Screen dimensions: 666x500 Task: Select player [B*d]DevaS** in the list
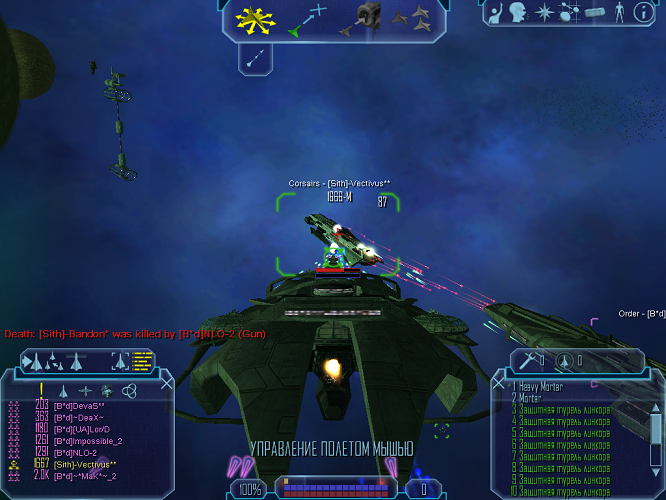pos(79,405)
